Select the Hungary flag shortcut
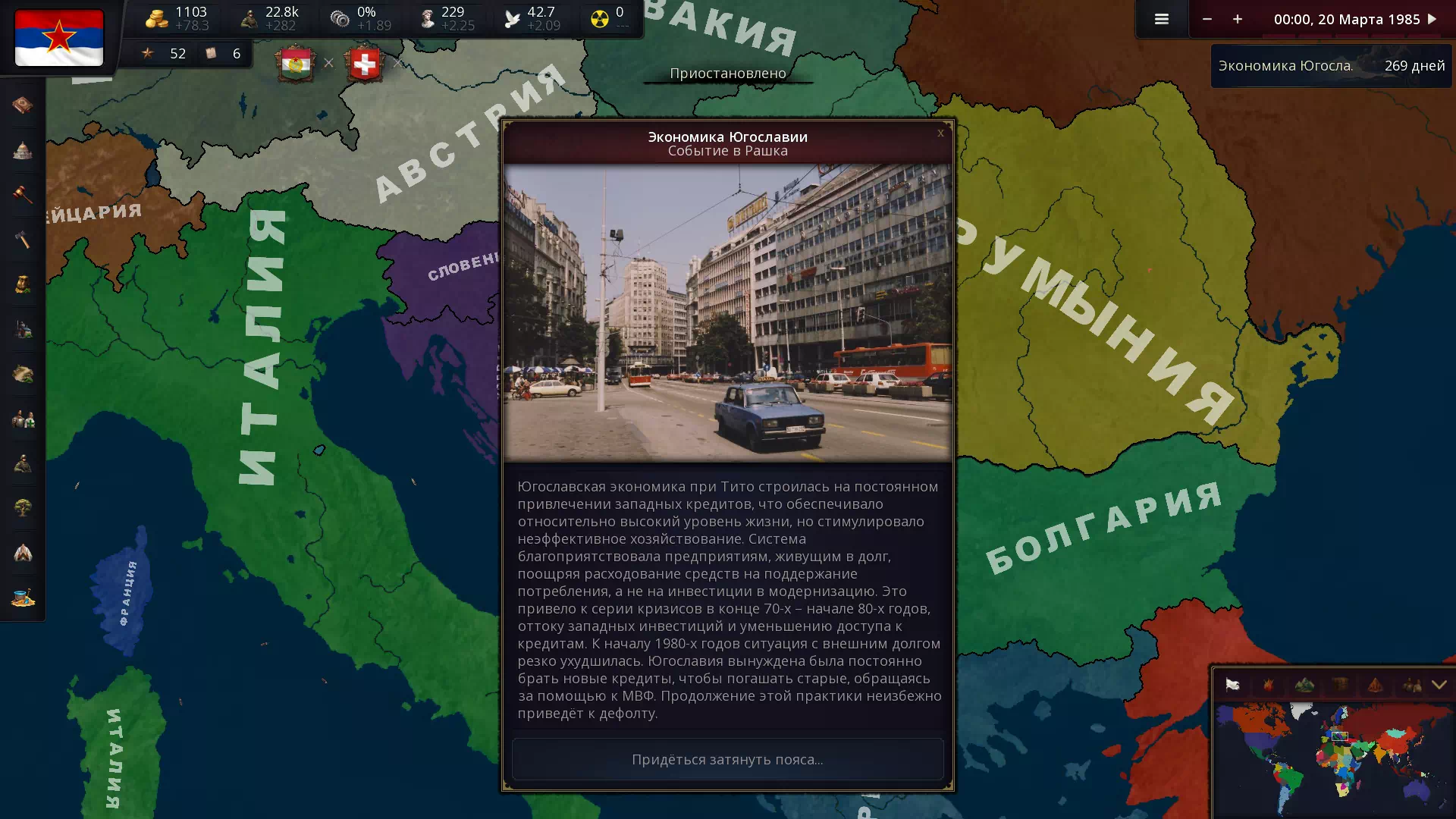1456x819 pixels. 296,64
